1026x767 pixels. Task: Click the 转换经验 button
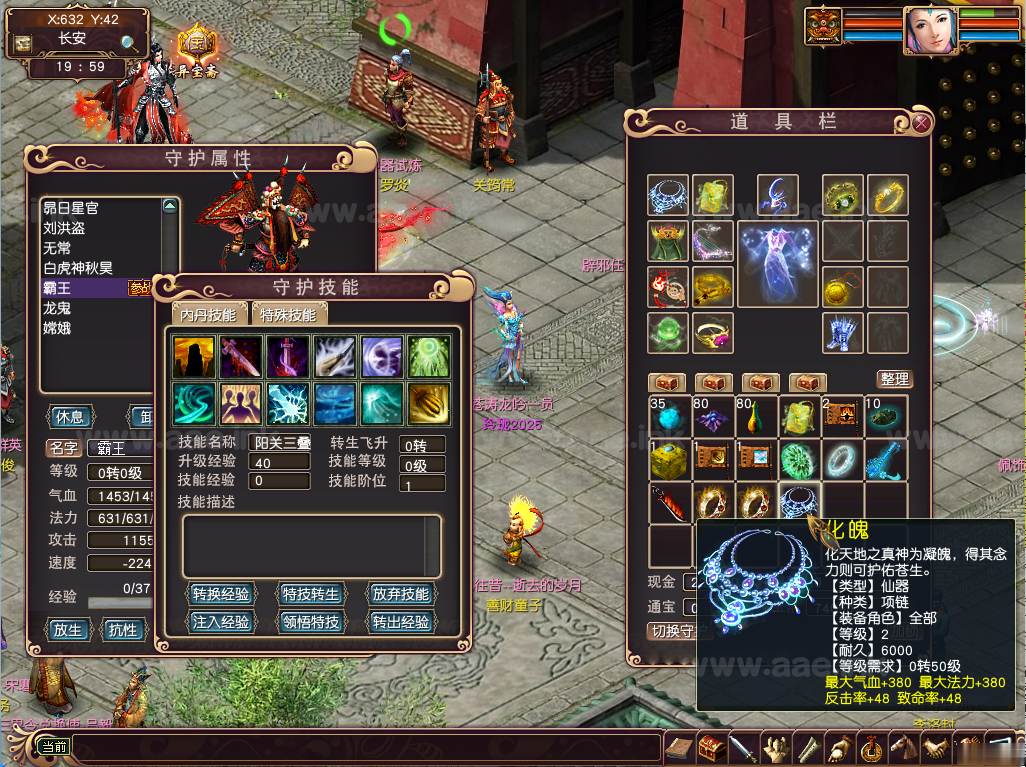pyautogui.click(x=221, y=594)
